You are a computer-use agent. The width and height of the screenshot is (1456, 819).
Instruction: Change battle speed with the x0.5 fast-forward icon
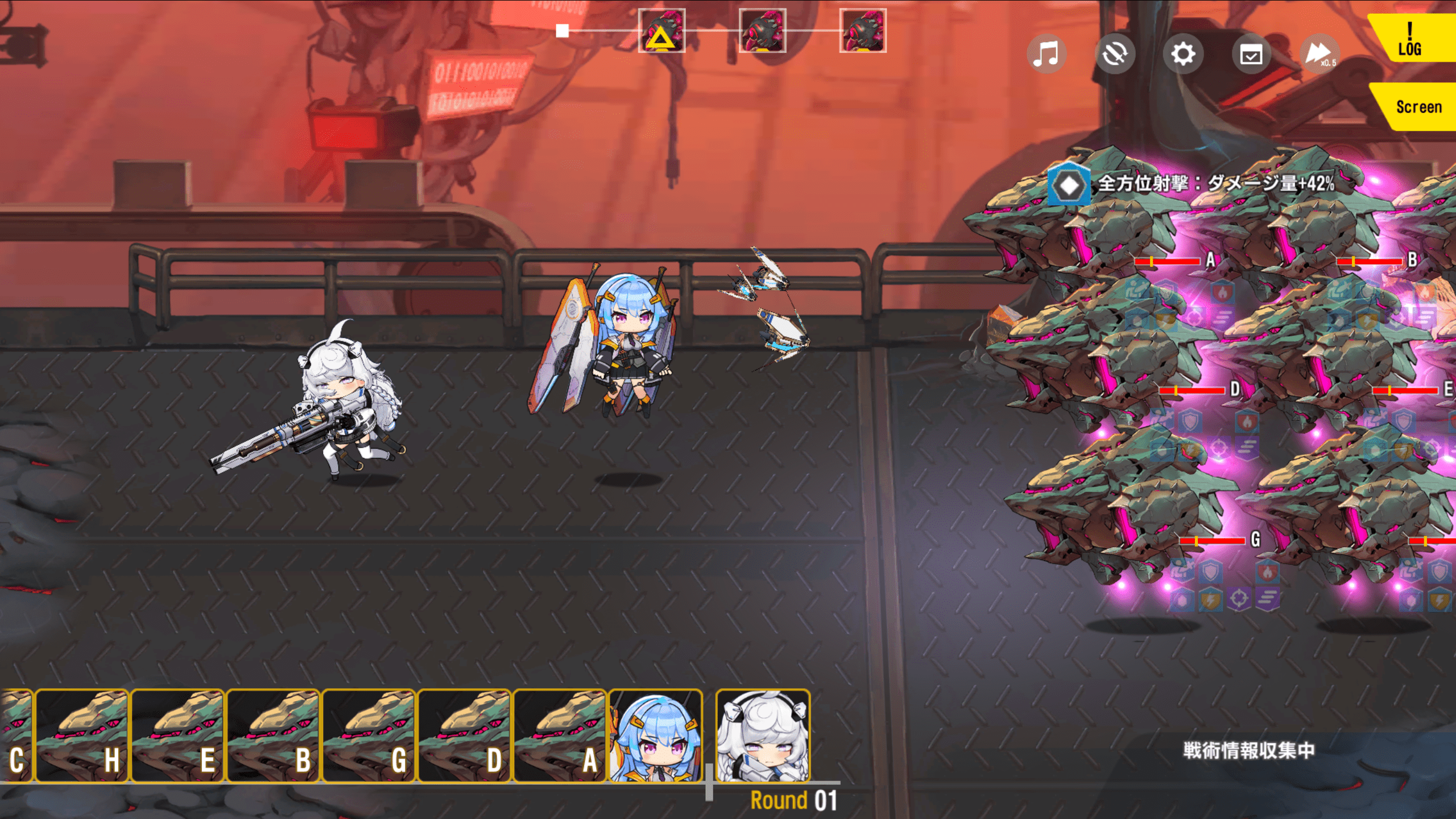(x=1319, y=55)
